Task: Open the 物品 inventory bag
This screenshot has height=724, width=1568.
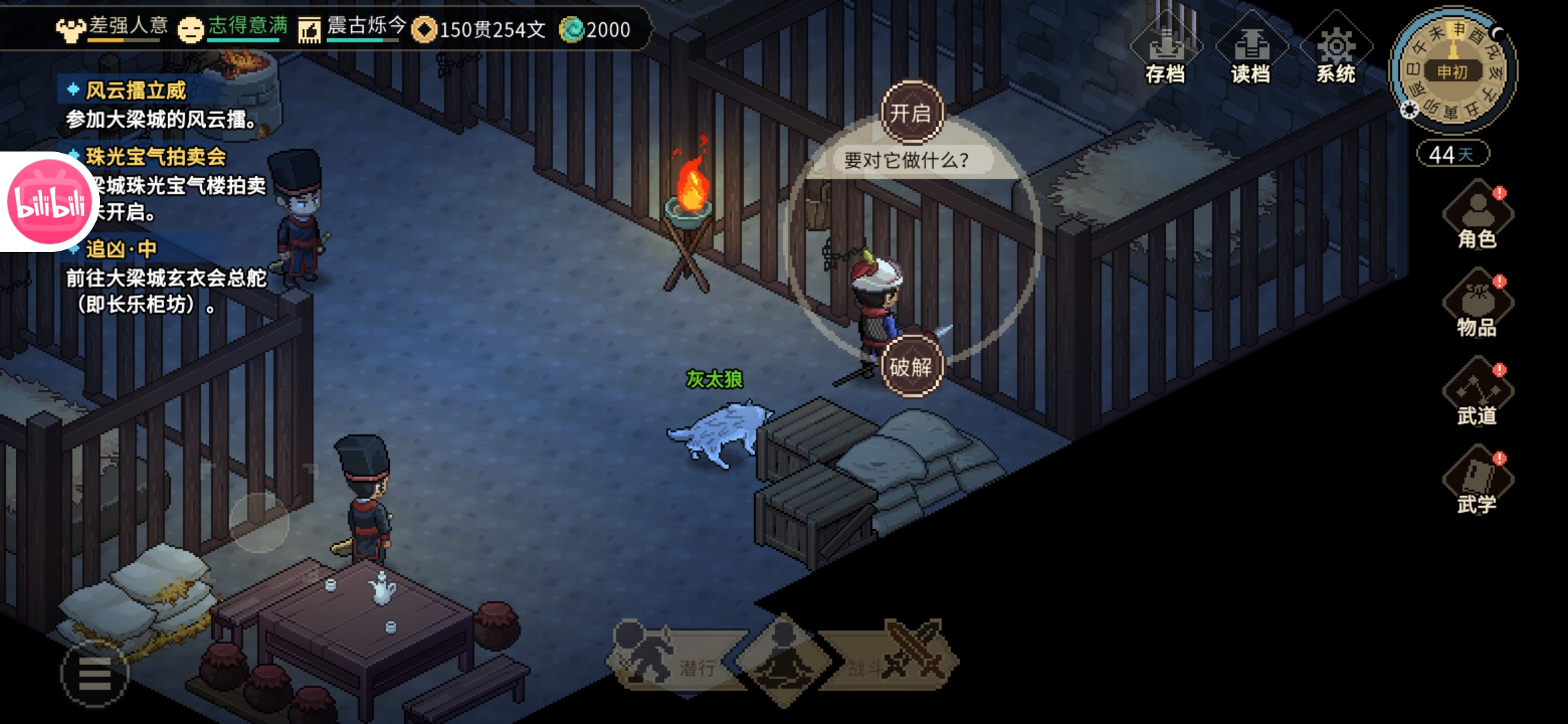Action: tap(1477, 305)
